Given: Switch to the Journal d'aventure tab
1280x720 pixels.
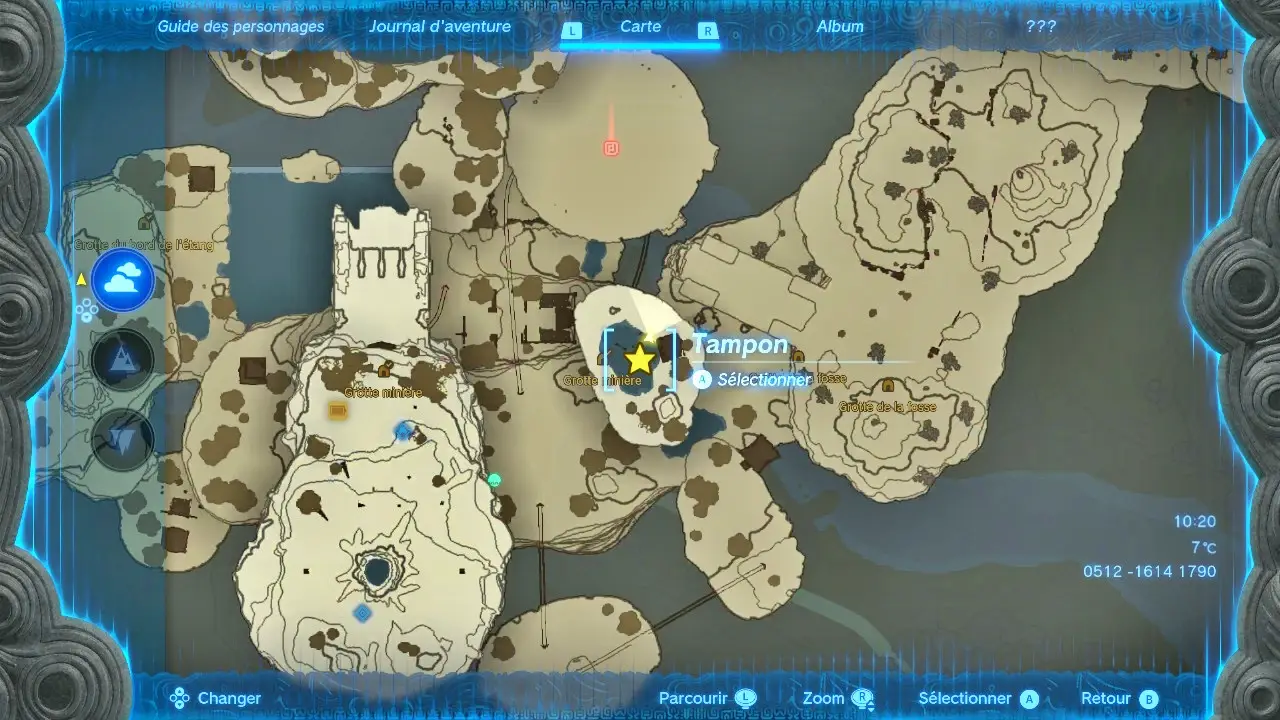Looking at the screenshot, I should click(439, 27).
